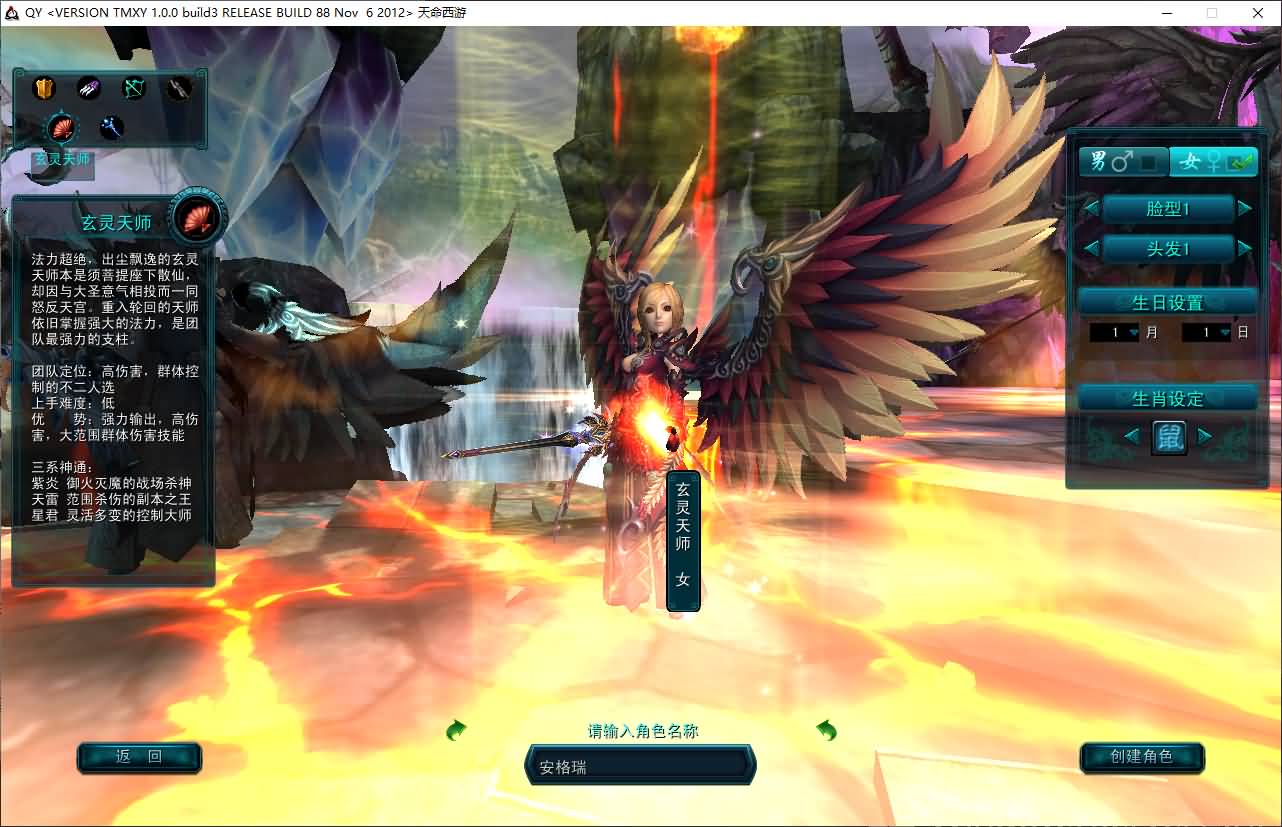The image size is (1282, 827).
Task: Advance to the next face type (脸型)
Action: coord(1245,209)
